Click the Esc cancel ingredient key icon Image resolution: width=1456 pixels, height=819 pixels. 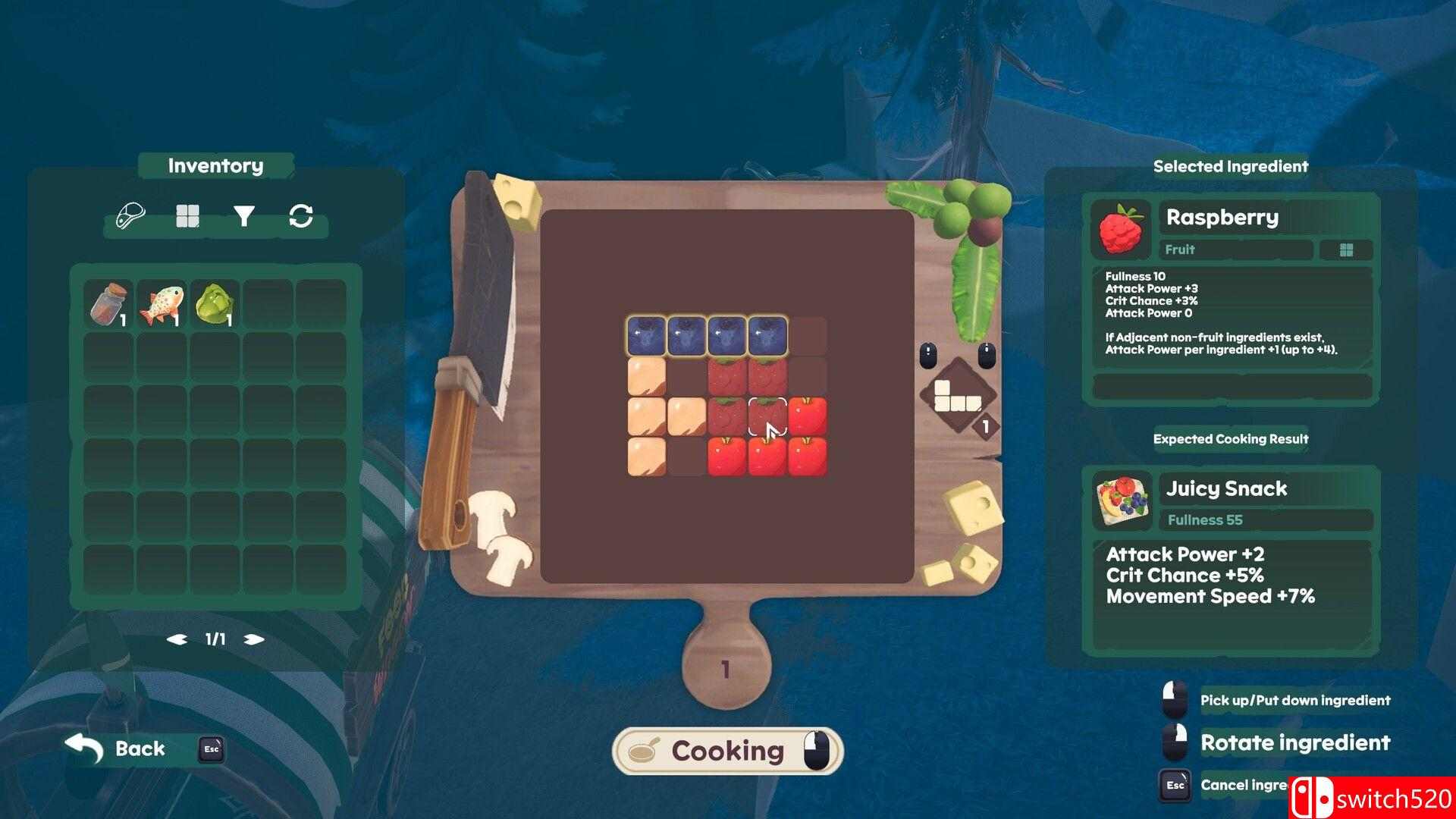(x=1175, y=786)
